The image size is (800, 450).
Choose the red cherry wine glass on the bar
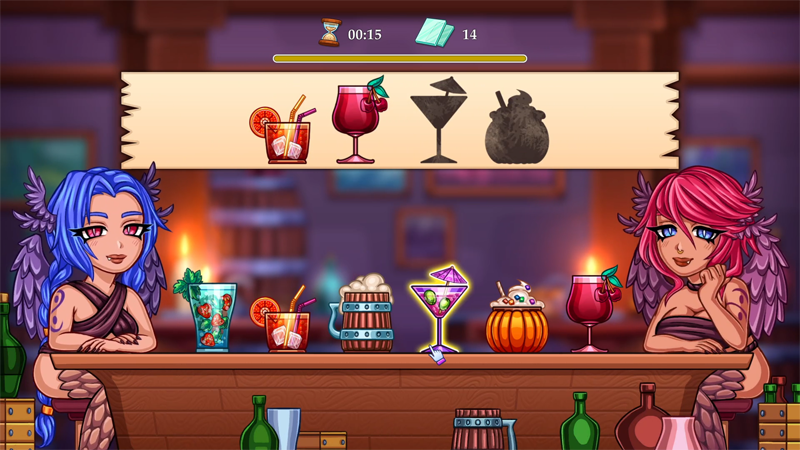click(590, 310)
